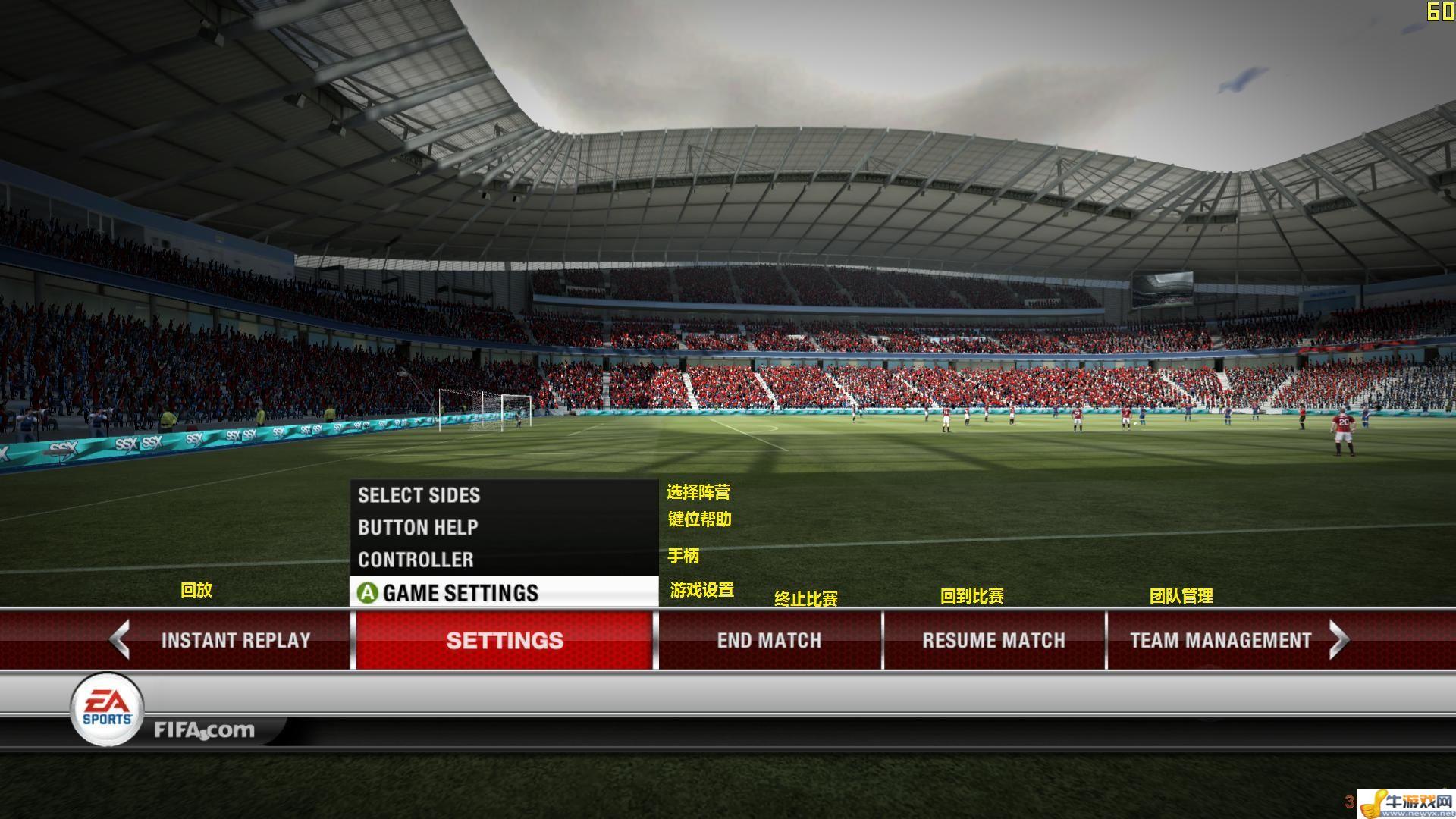Open Game Settings

coord(460,592)
